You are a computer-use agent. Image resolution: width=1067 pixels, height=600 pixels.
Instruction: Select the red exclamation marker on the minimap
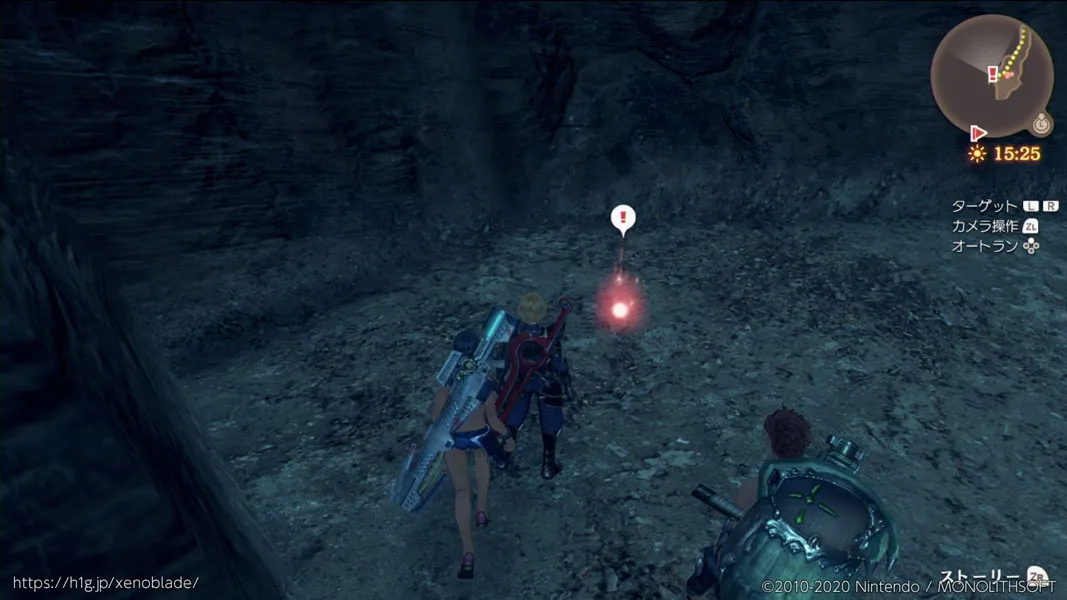[x=992, y=74]
